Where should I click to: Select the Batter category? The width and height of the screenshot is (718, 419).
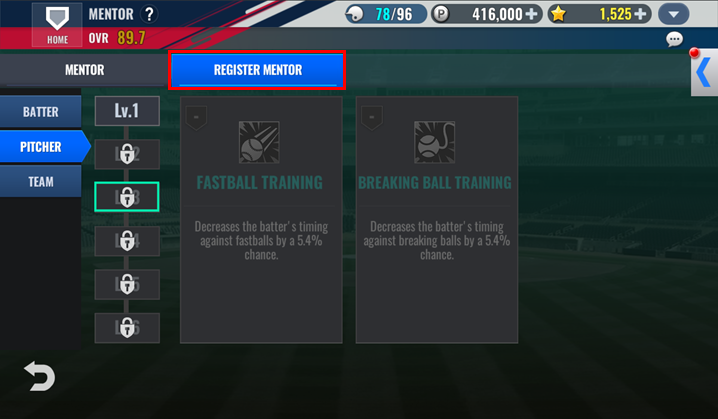(x=41, y=112)
